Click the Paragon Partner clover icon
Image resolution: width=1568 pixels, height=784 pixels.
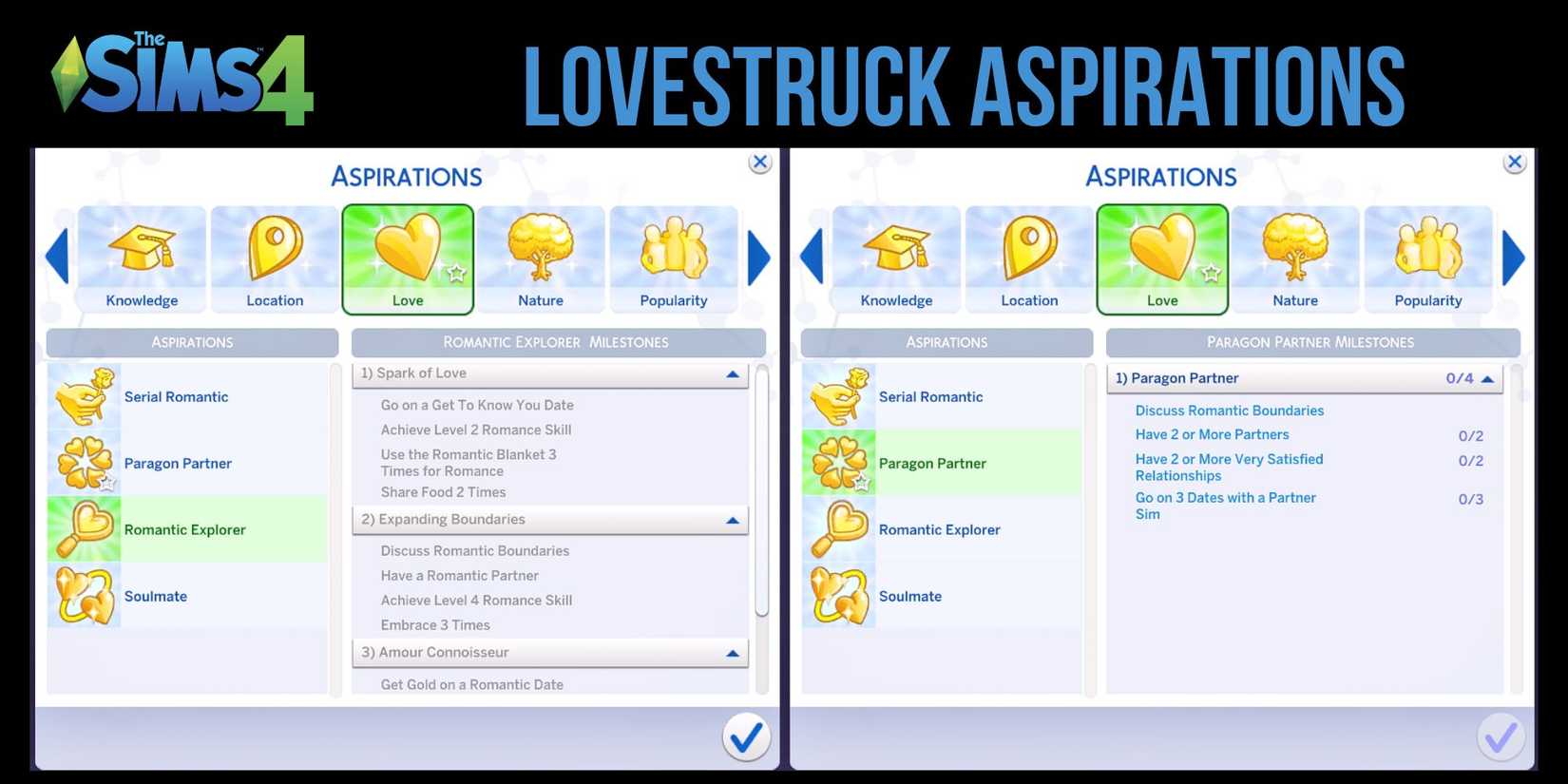84,463
